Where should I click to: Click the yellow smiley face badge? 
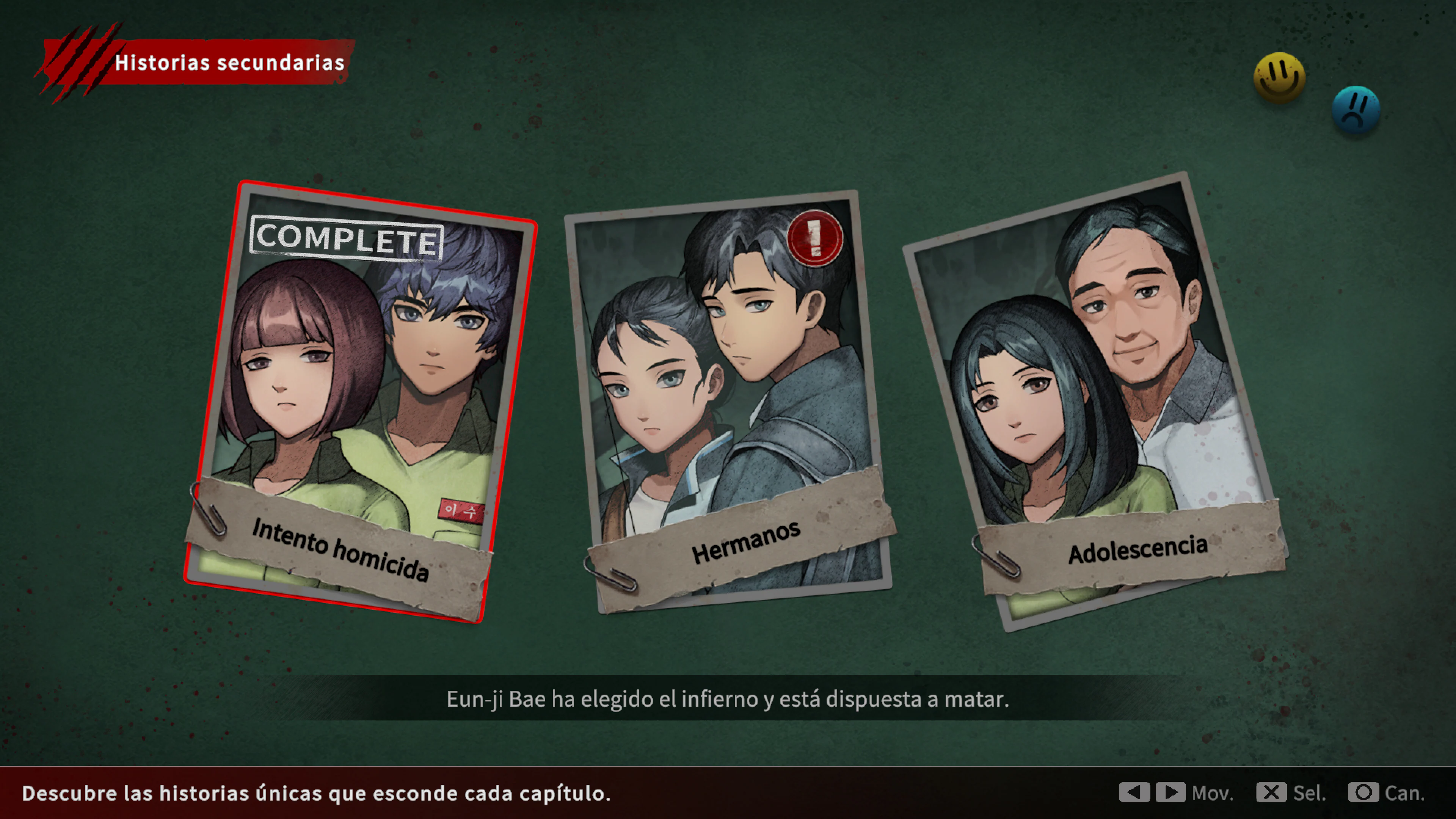1280,74
